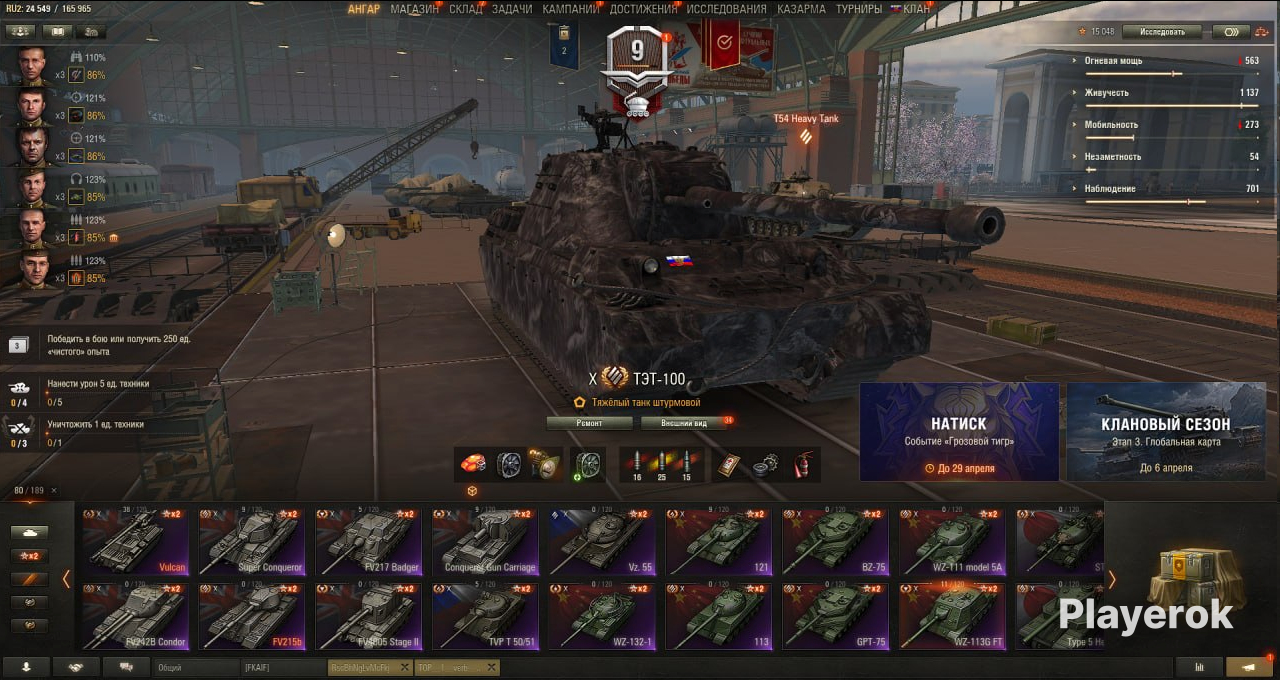1280x680 pixels.
Task: Select the Vulcan tank in carousel
Action: pos(135,542)
